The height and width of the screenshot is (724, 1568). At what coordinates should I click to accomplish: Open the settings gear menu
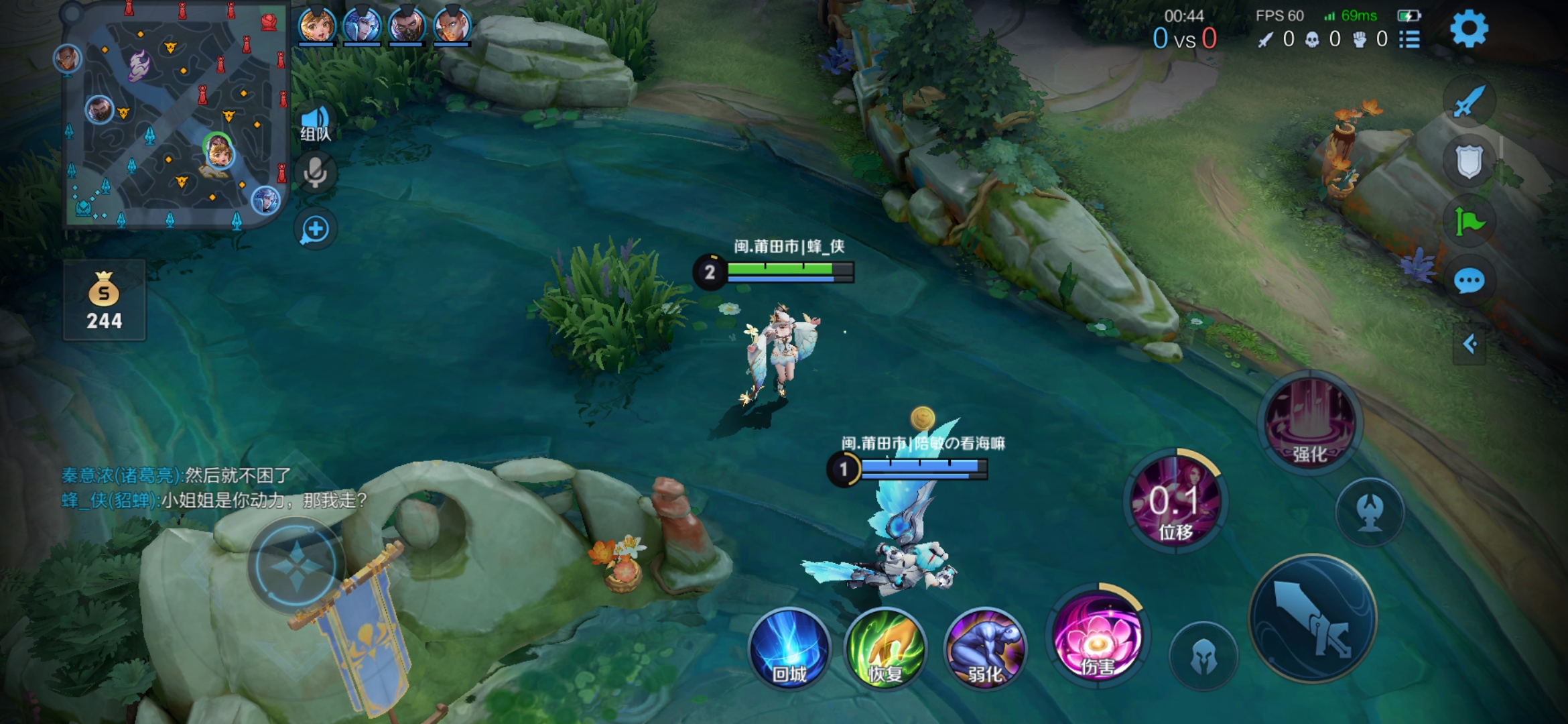pos(1468,29)
